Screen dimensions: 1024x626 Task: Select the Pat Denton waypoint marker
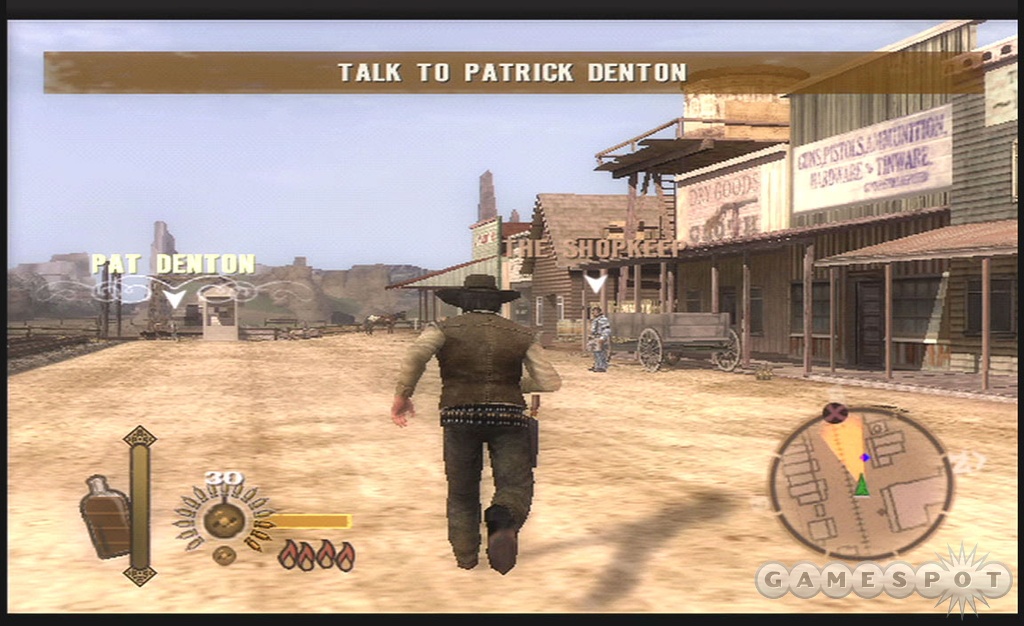(x=175, y=297)
